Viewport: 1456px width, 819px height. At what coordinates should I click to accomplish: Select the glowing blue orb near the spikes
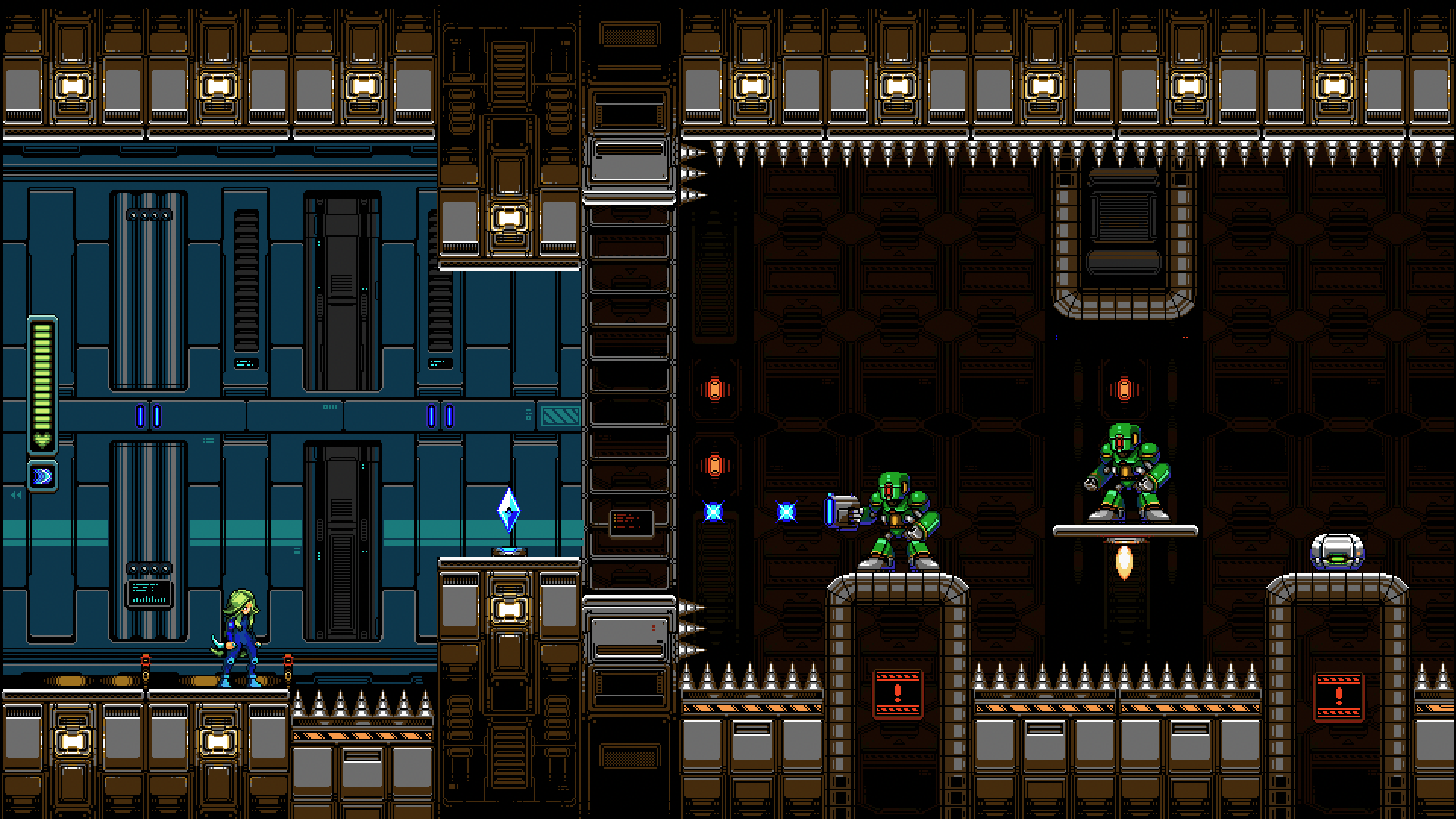pos(711,513)
